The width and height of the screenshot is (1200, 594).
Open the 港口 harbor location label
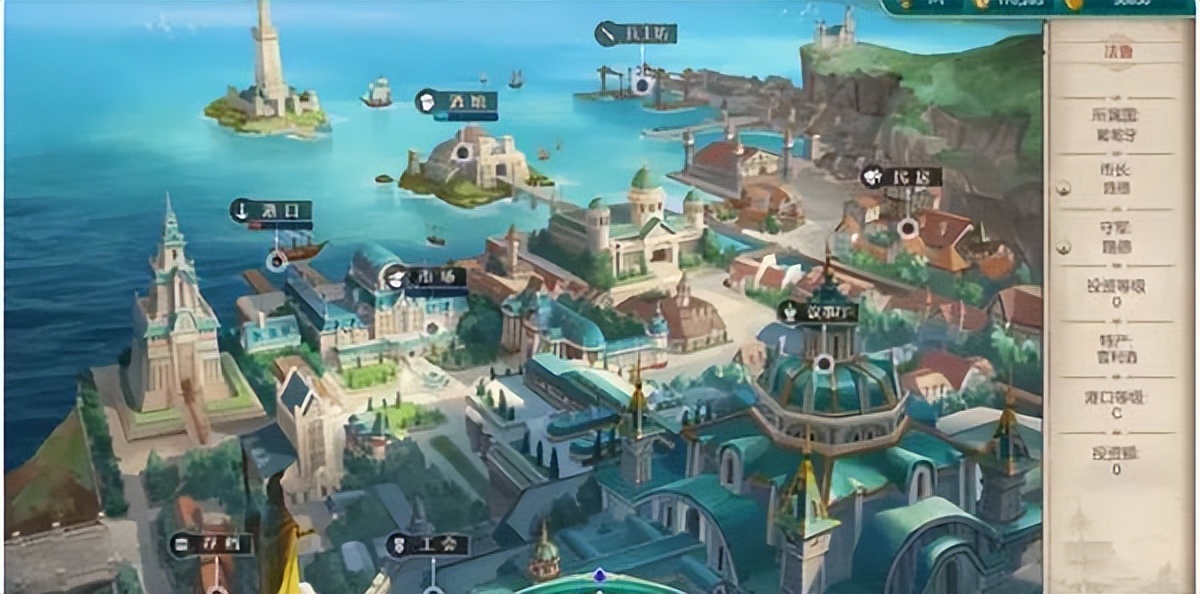click(x=271, y=211)
